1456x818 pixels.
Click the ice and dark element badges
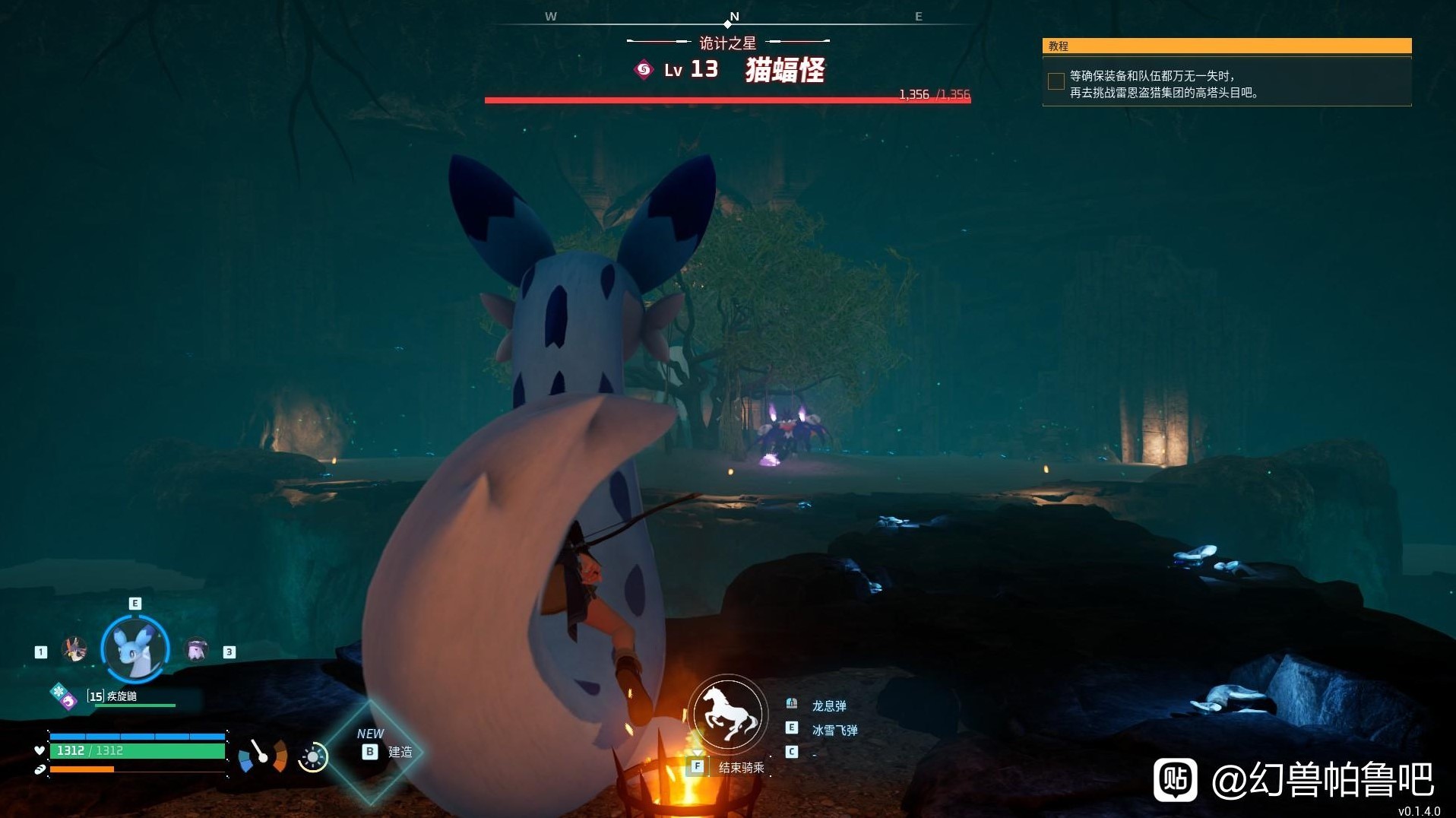pos(64,696)
